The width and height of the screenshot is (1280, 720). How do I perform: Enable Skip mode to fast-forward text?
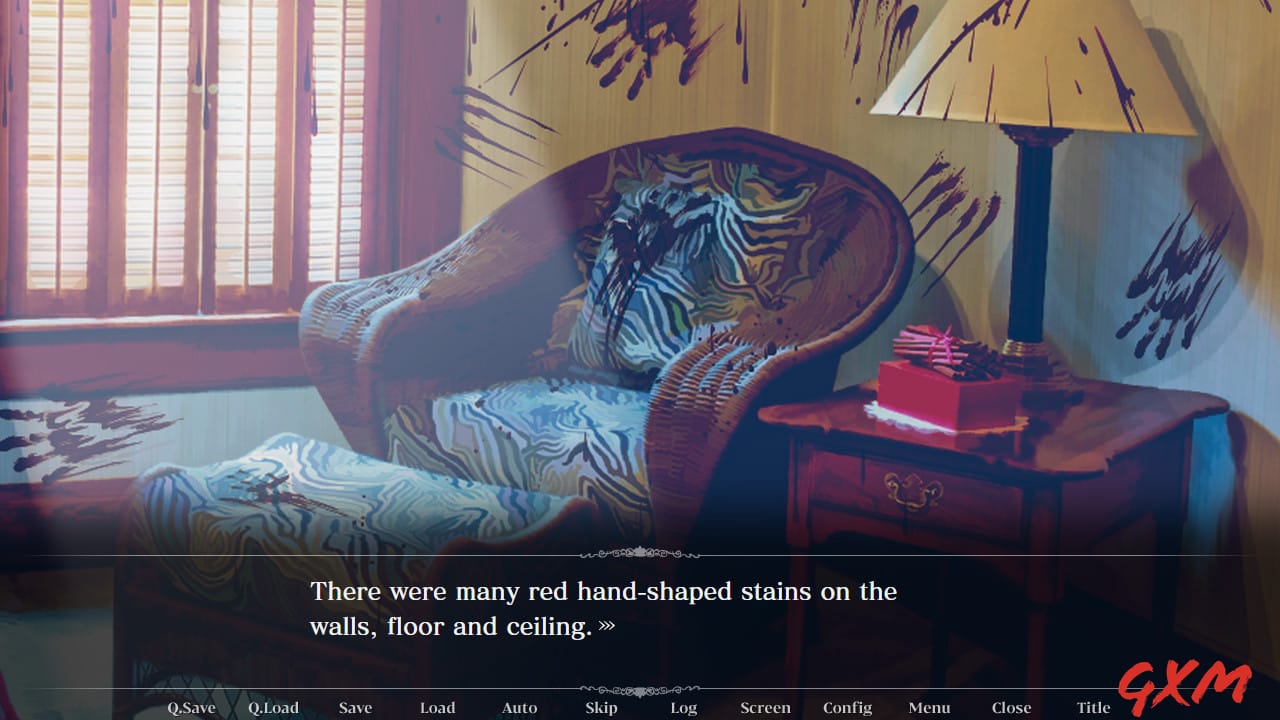pyautogui.click(x=601, y=707)
